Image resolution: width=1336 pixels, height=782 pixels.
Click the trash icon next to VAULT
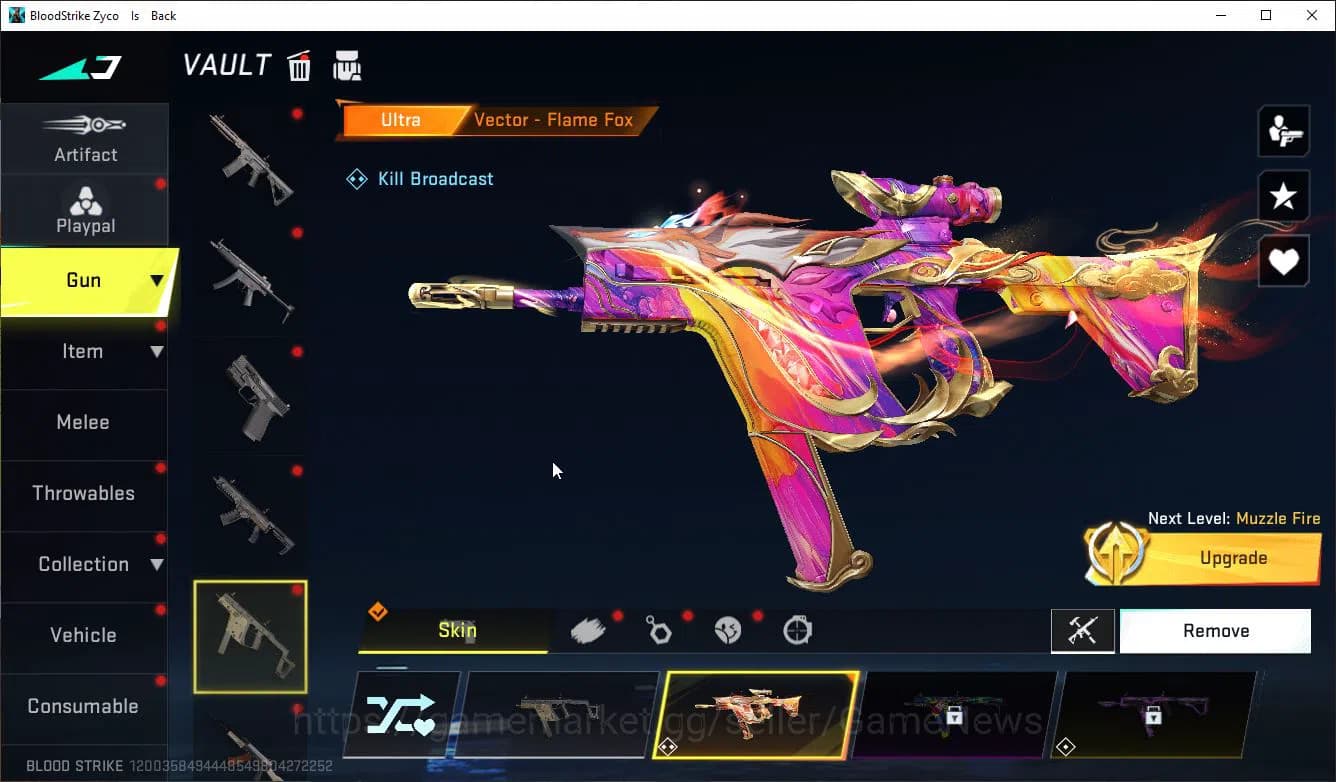[299, 65]
